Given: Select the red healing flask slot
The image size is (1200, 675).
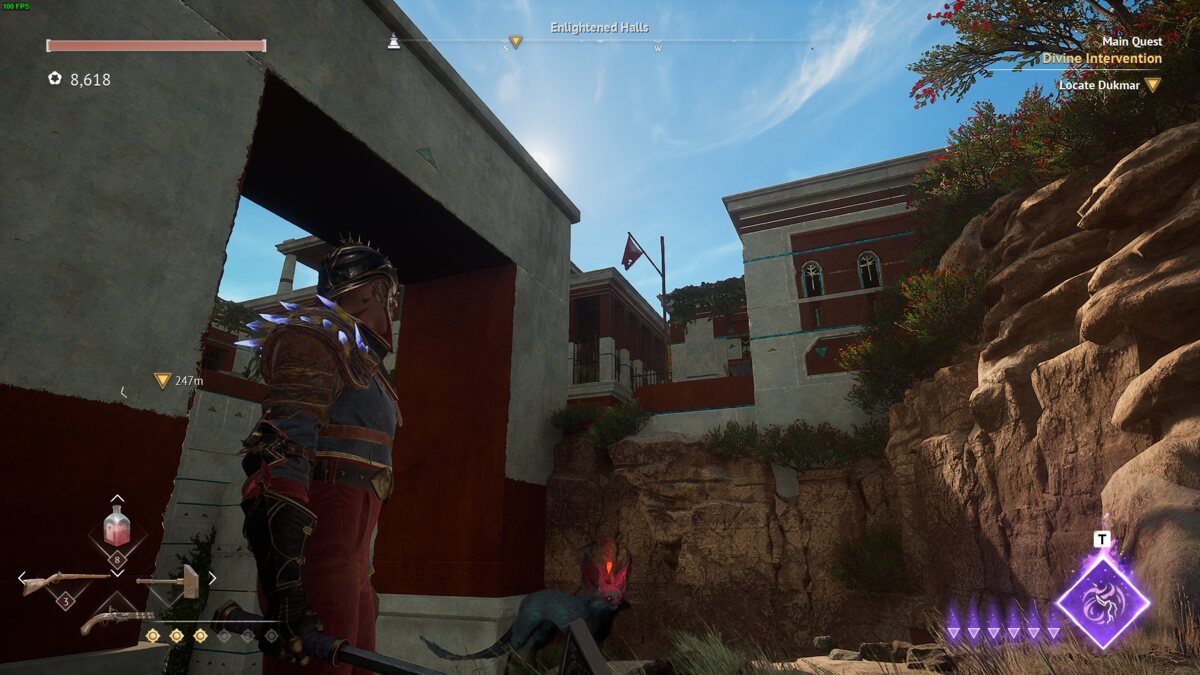Looking at the screenshot, I should coord(117,527).
